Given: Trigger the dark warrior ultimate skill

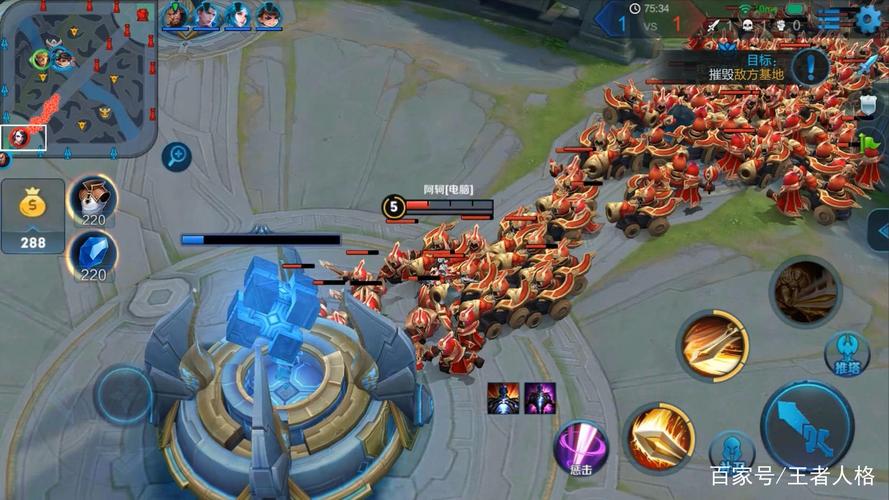Looking at the screenshot, I should 805,292.
